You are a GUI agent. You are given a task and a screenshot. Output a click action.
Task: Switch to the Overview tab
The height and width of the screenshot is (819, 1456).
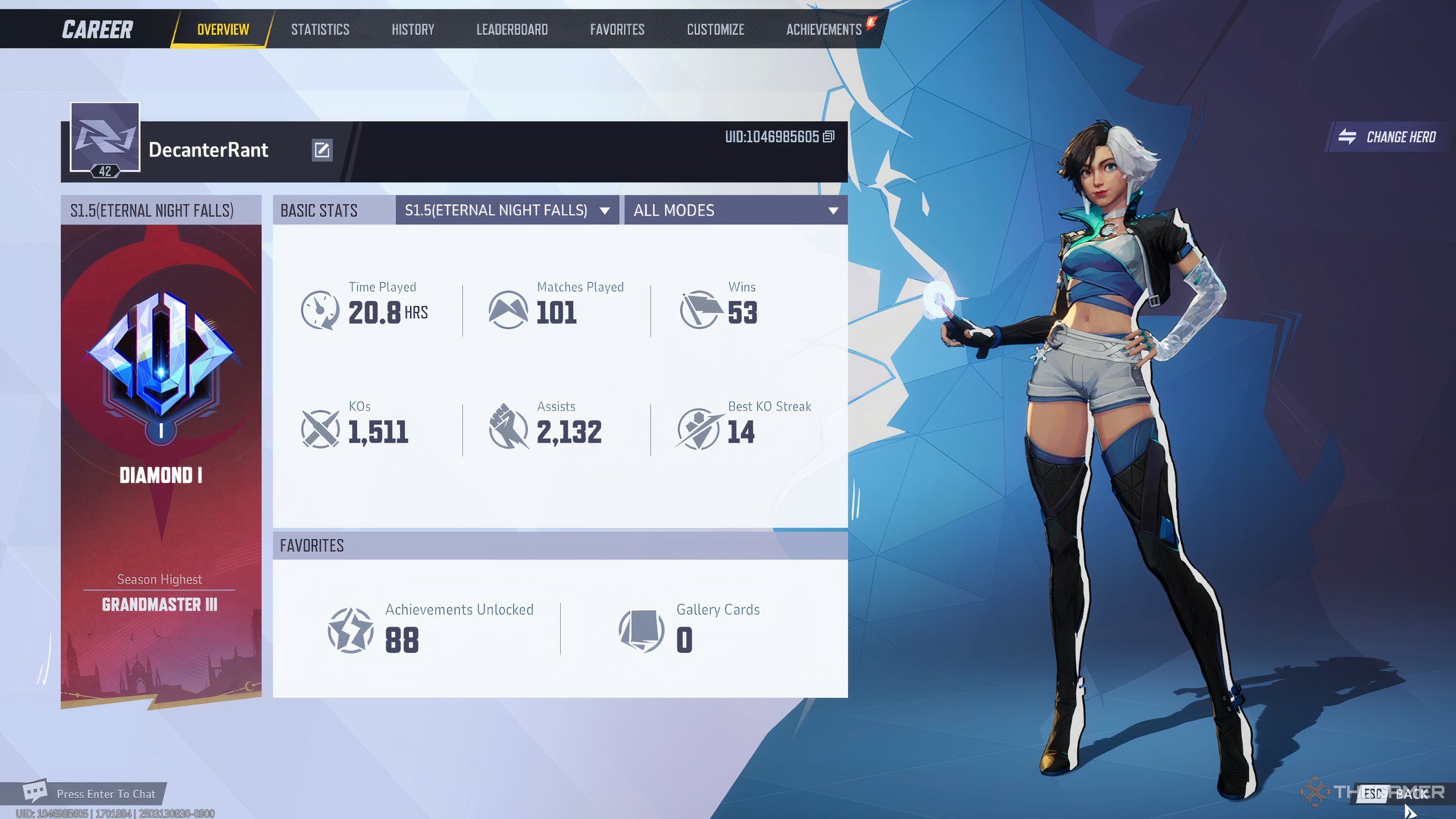[223, 30]
